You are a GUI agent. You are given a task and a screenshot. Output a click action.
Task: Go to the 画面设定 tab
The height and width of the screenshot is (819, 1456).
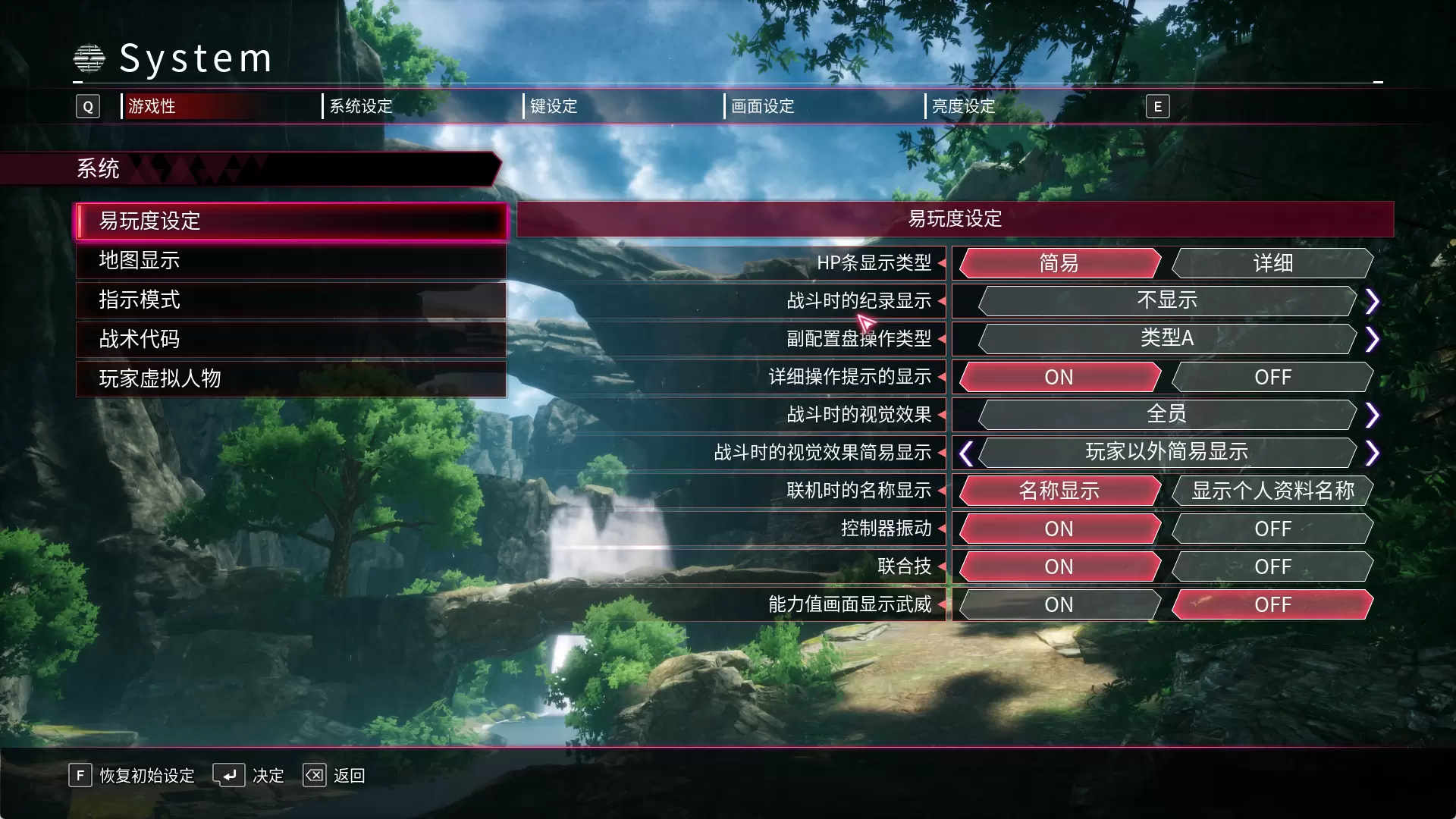[762, 106]
